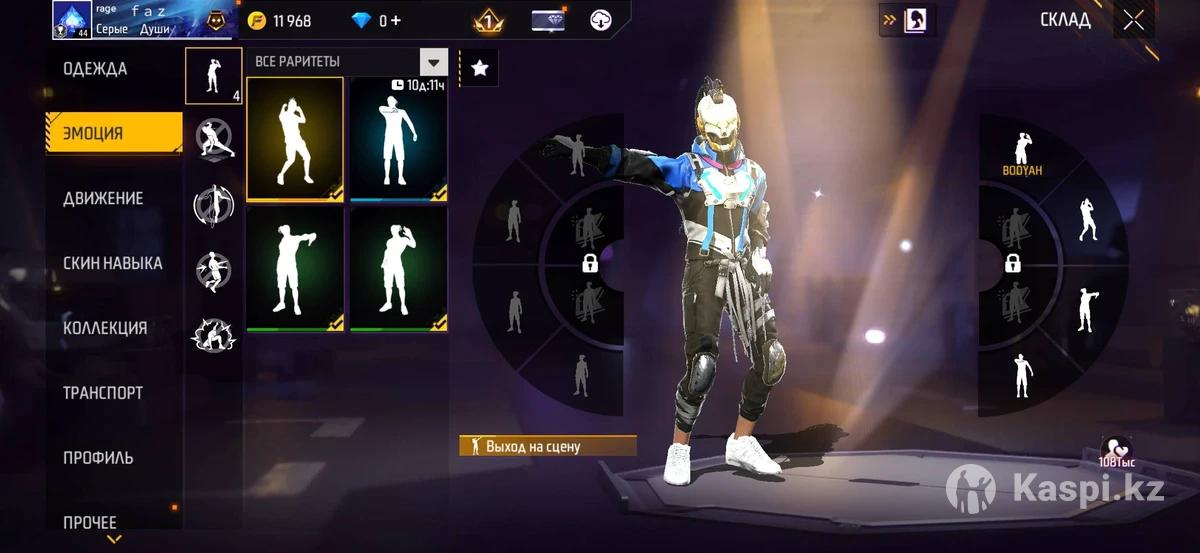This screenshot has width=1200, height=553.
Task: Open the ОДЕЖДА clothing category
Action: 95,69
